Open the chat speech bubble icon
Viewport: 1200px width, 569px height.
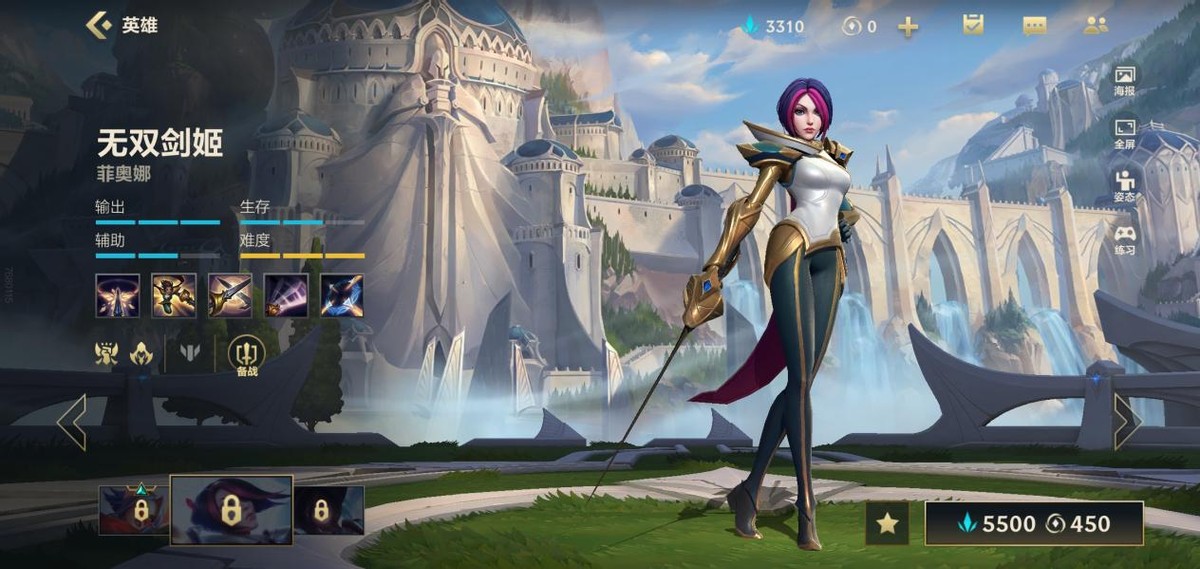pyautogui.click(x=1034, y=26)
